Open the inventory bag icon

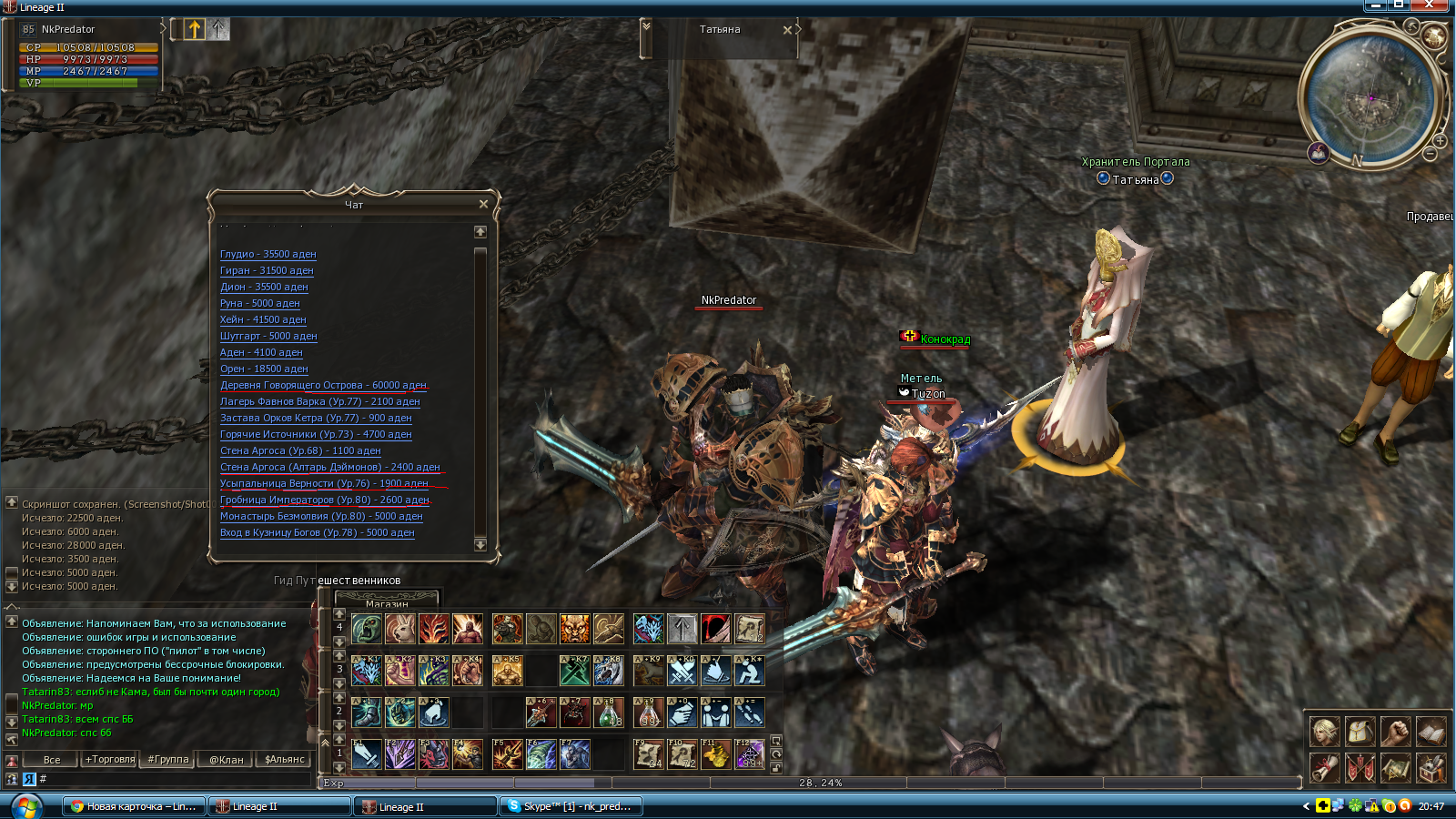[1360, 731]
